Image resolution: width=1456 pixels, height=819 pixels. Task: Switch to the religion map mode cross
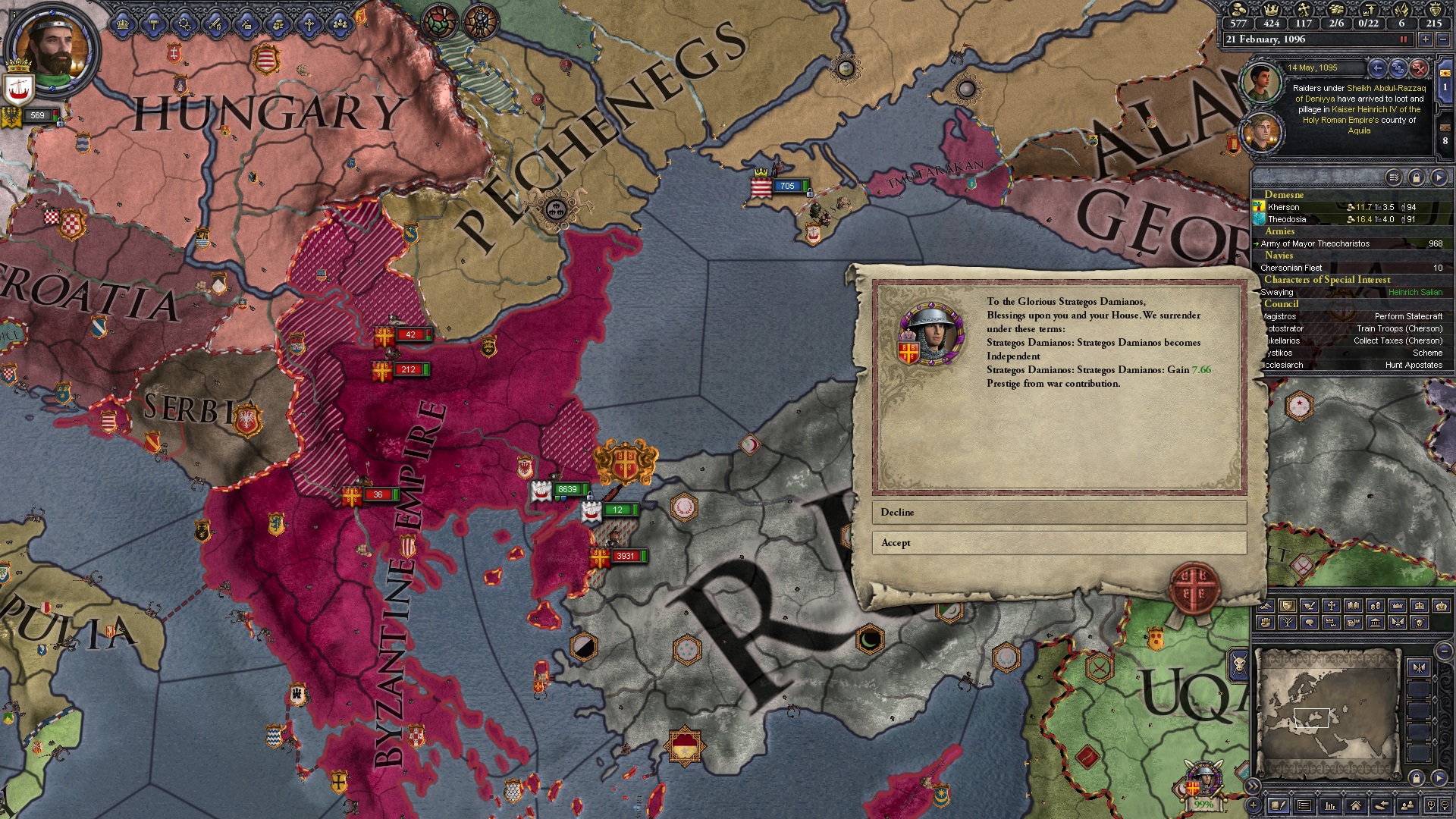point(1332,606)
